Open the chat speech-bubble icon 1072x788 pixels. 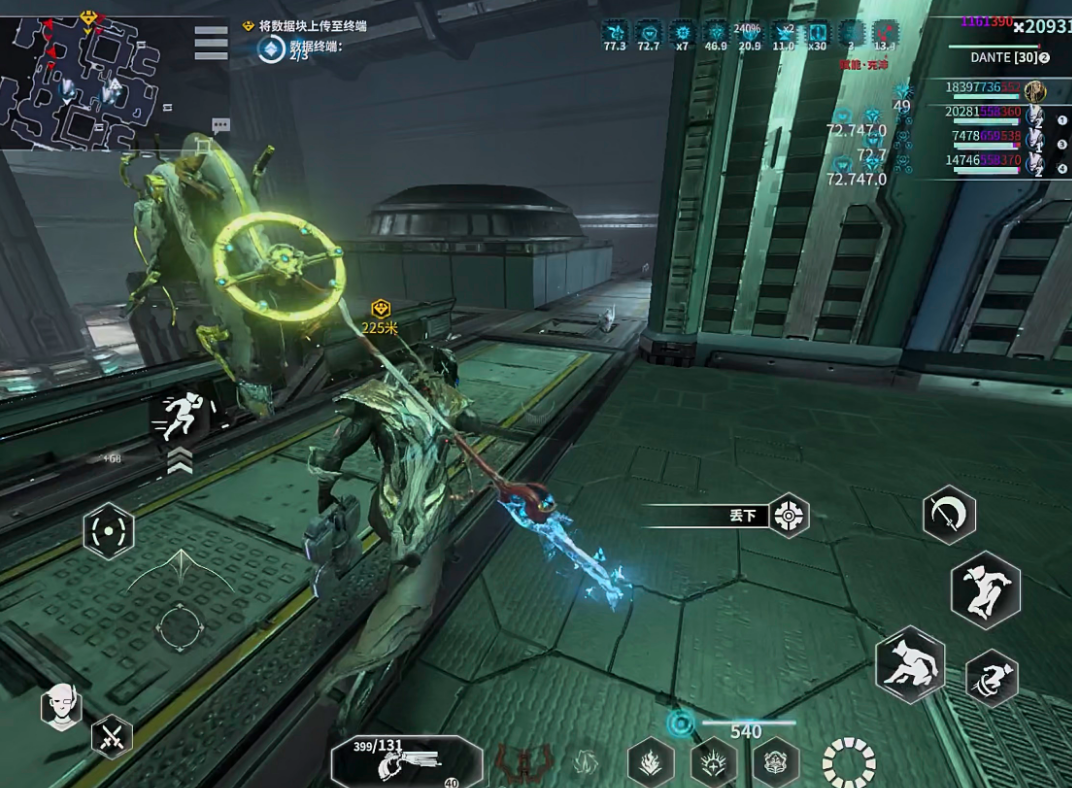pyautogui.click(x=221, y=125)
